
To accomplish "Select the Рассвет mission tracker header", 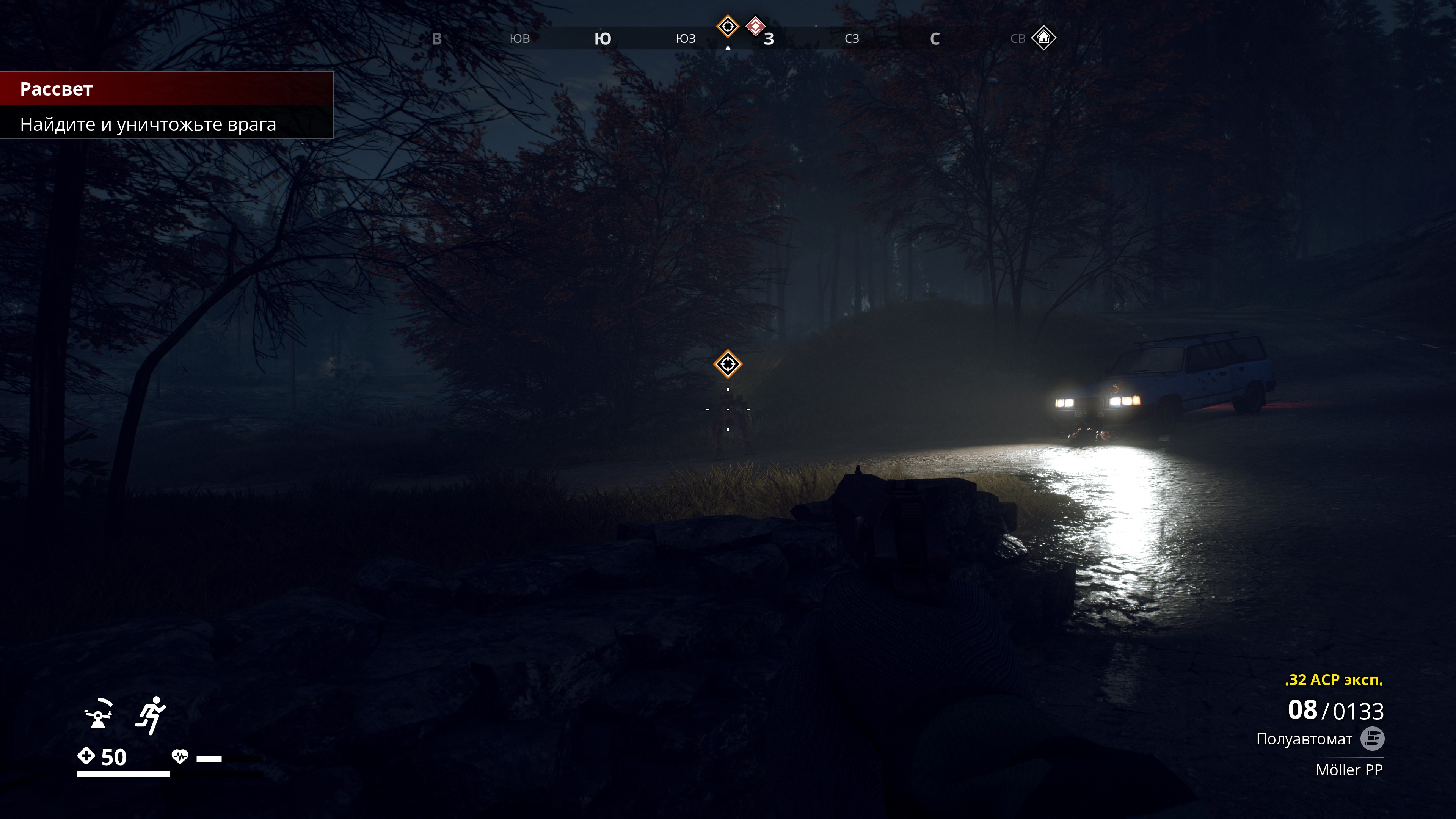I will pyautogui.click(x=56, y=89).
